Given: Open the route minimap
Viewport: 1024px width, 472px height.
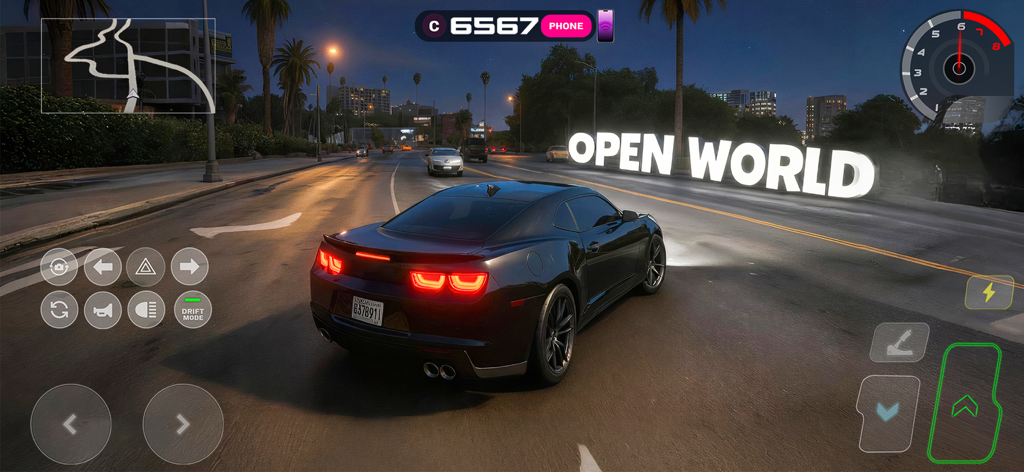Looking at the screenshot, I should 128,65.
